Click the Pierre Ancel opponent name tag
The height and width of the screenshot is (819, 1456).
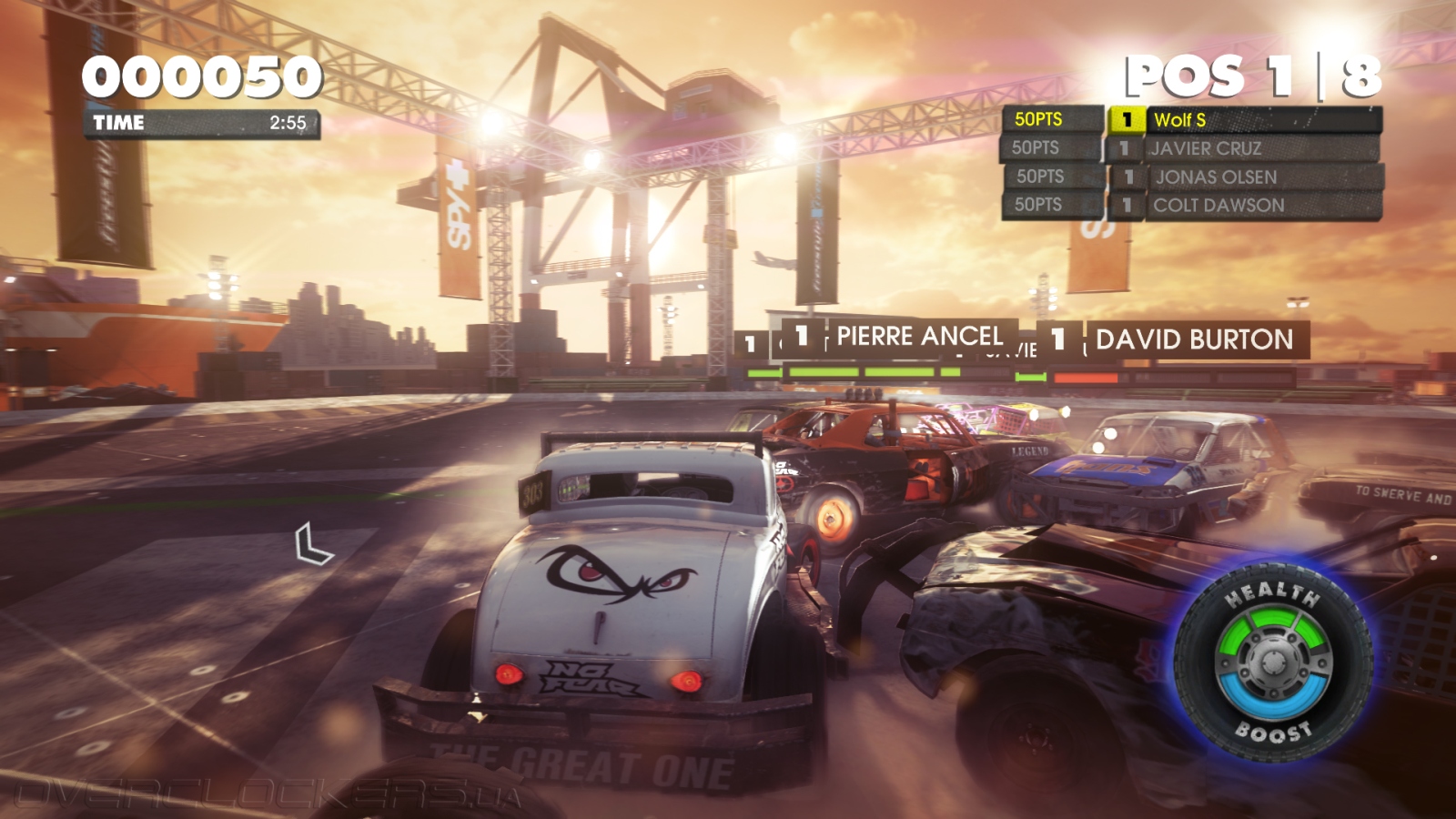tap(917, 337)
